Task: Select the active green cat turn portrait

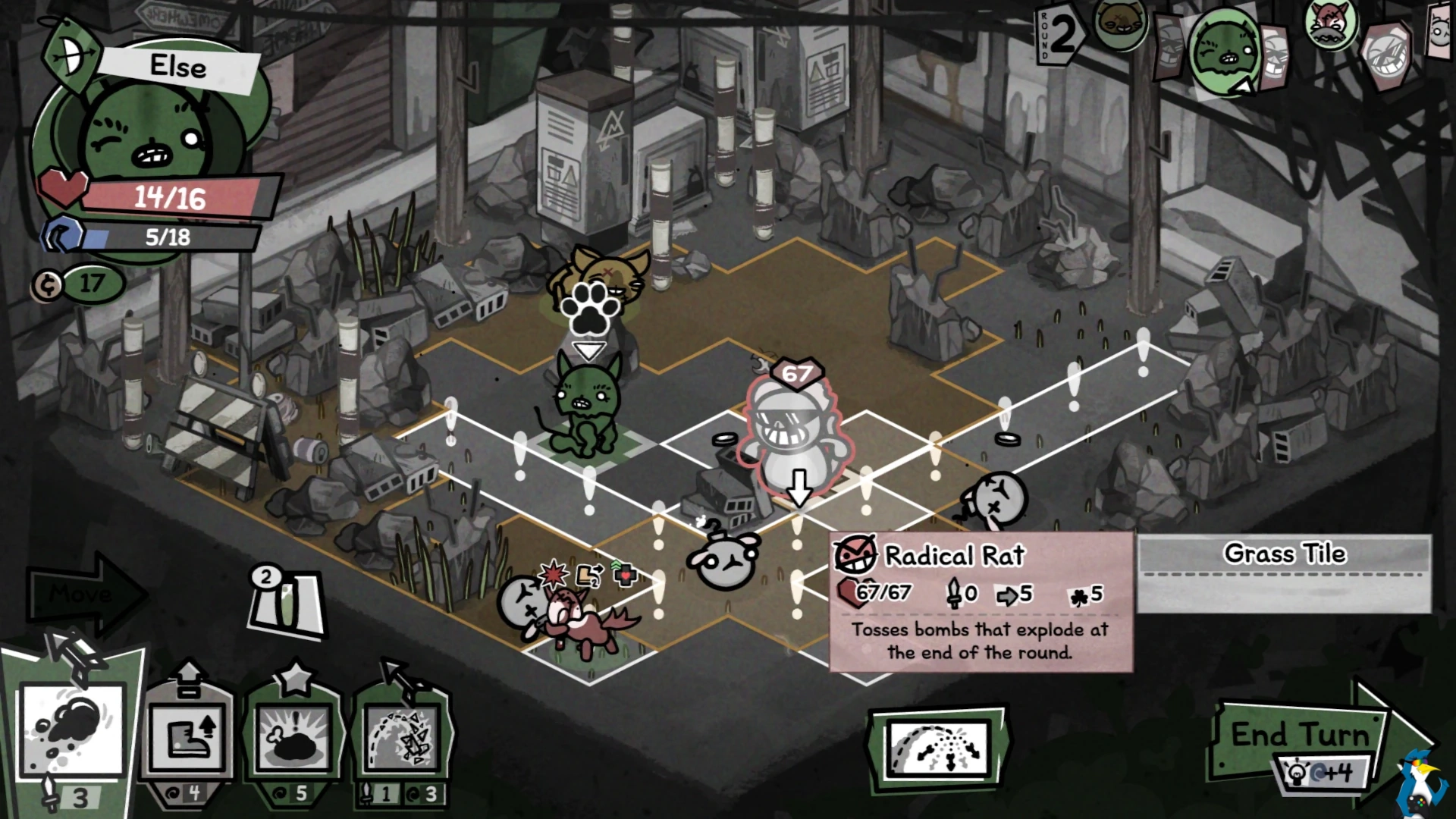Action: [x=1221, y=49]
